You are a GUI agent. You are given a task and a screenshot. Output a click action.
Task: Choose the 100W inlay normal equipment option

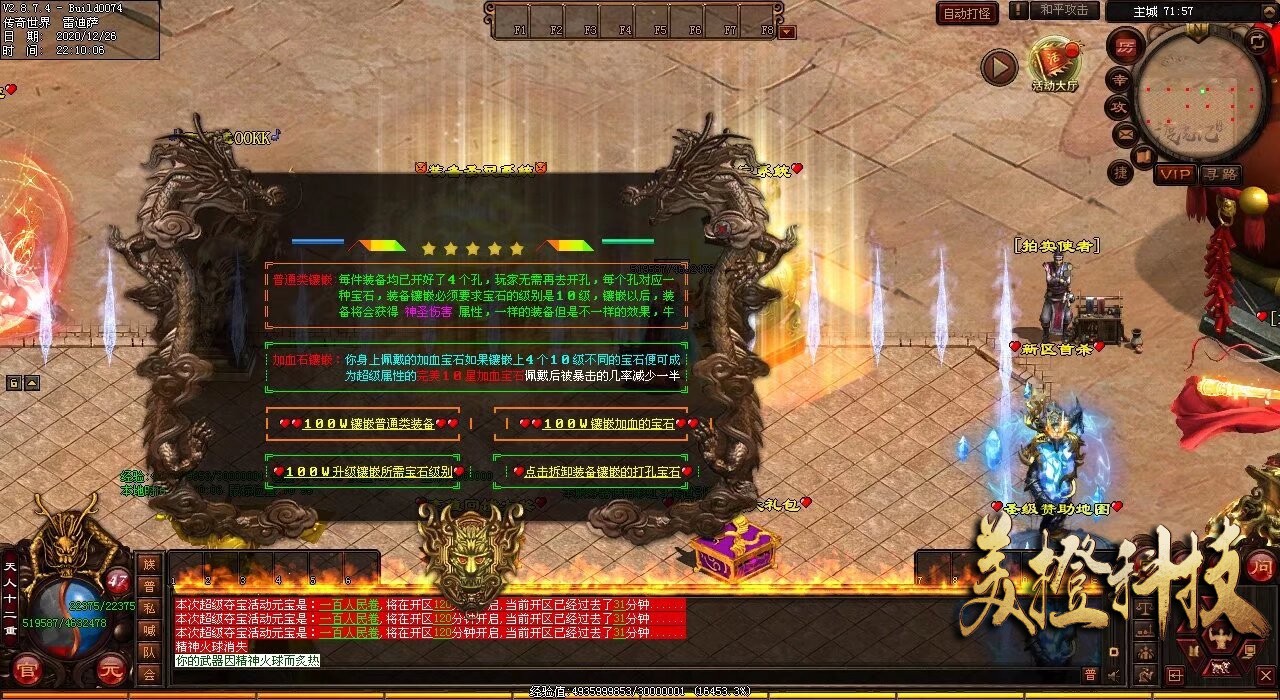coord(363,424)
